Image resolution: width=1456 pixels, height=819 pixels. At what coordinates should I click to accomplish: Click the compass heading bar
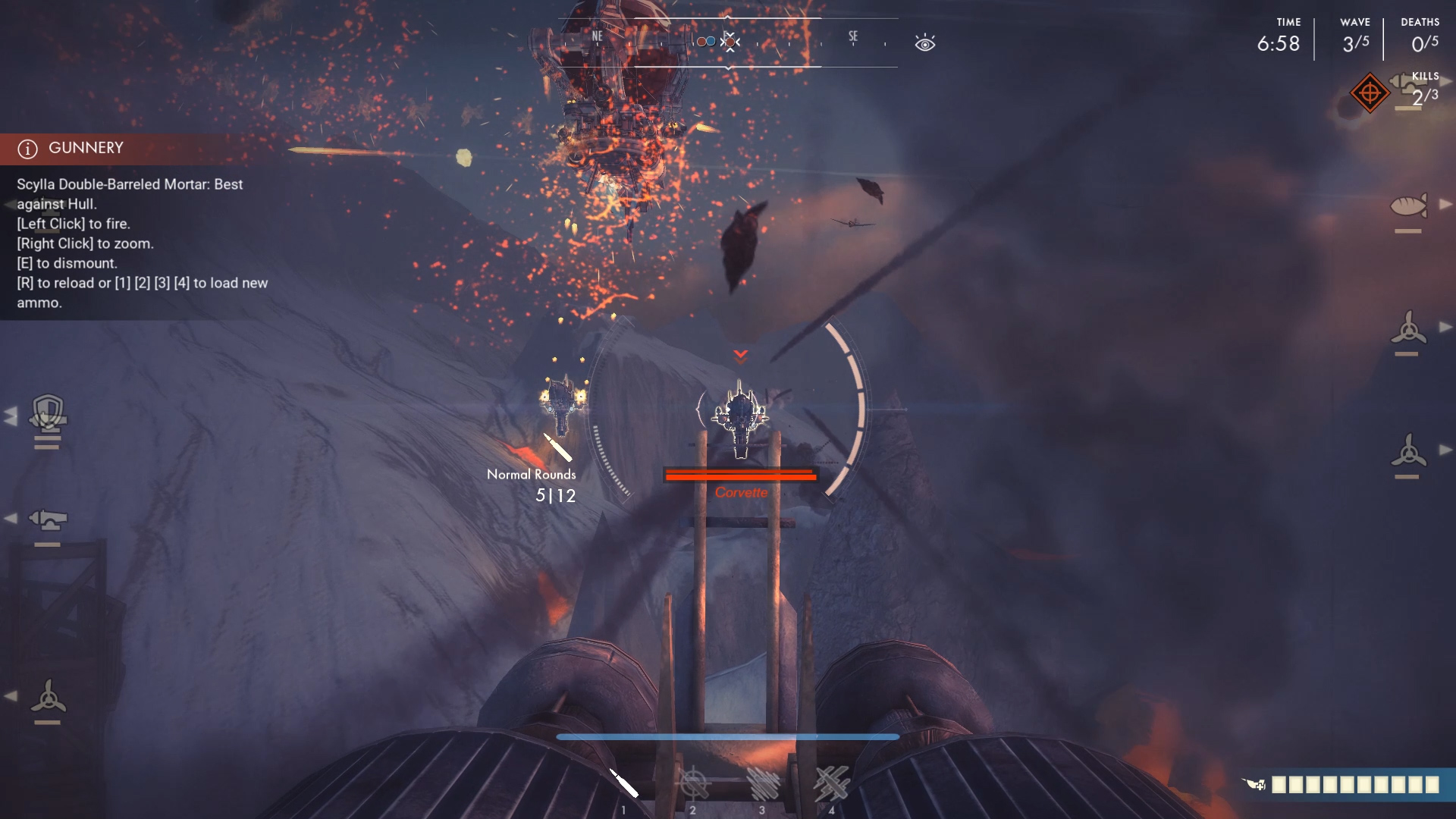tap(727, 42)
